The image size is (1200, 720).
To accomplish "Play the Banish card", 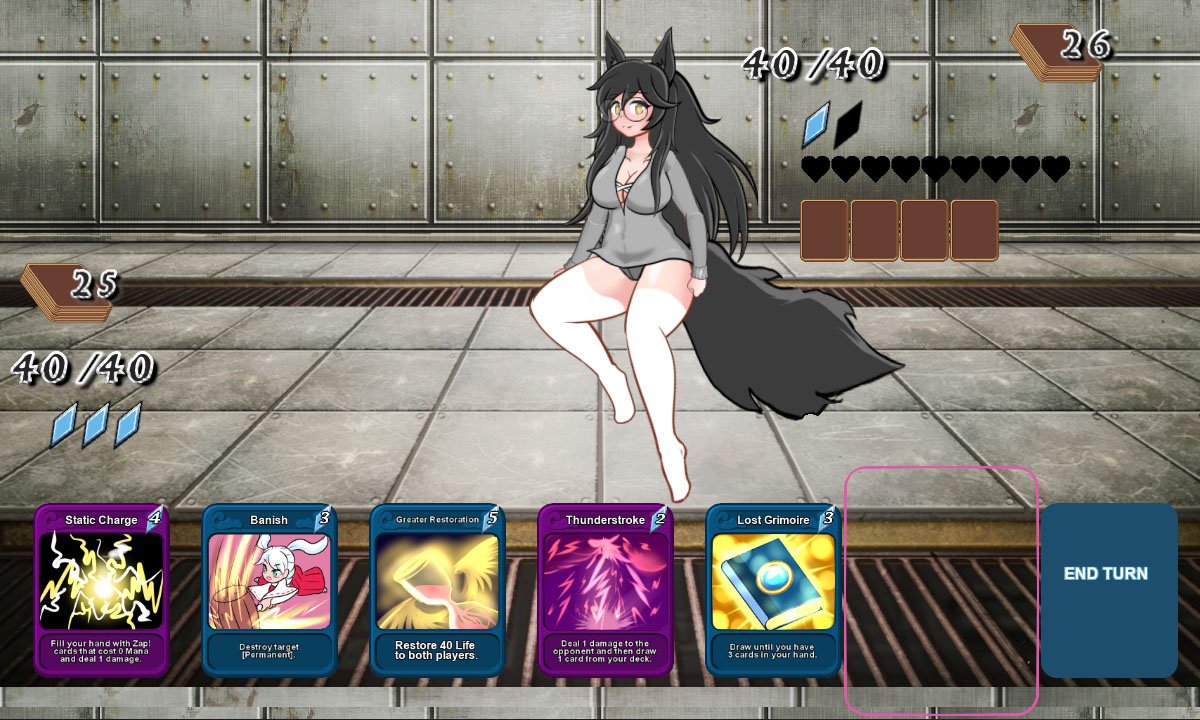I will point(269,590).
